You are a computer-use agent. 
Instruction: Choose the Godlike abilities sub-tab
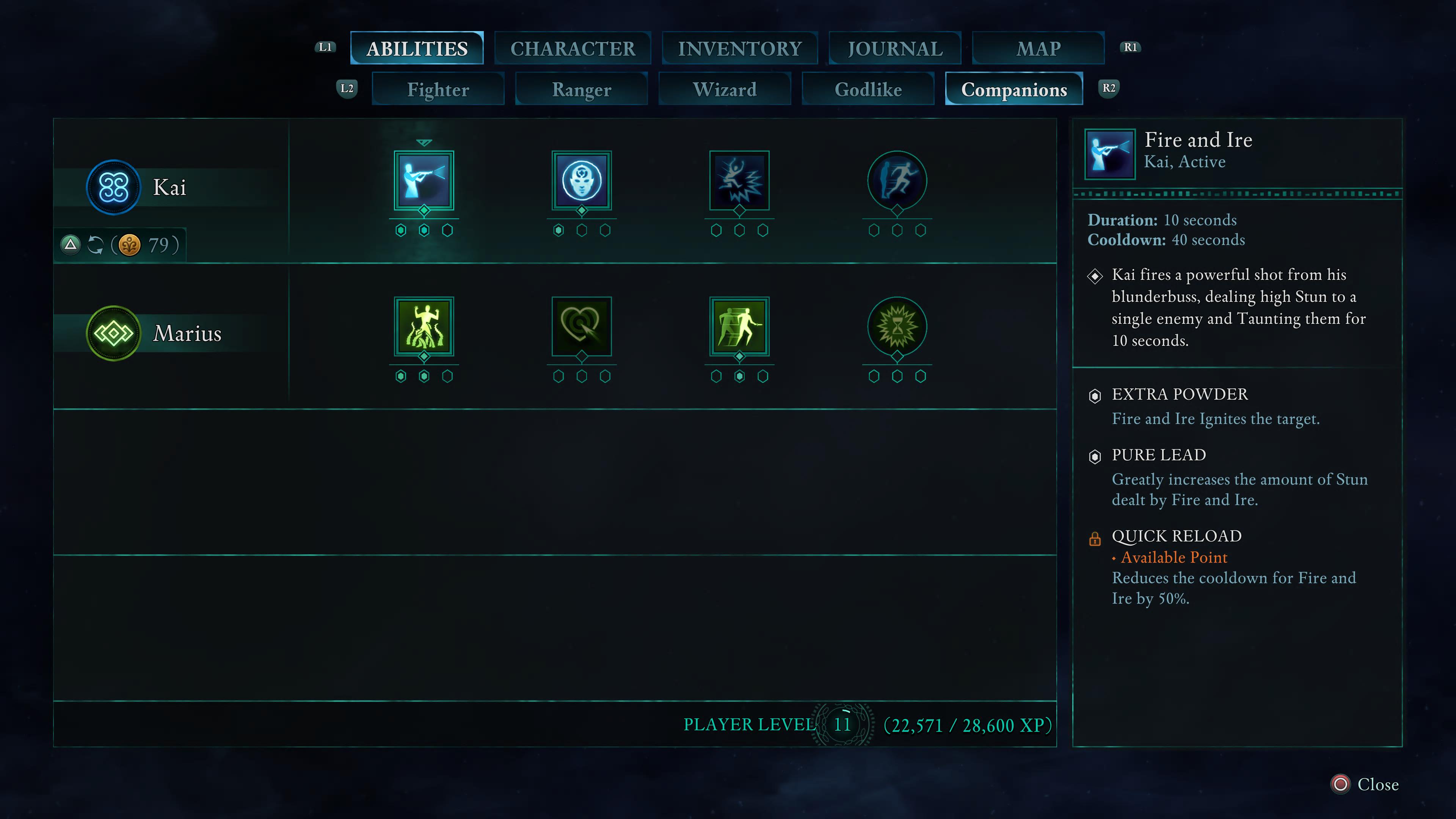point(868,89)
